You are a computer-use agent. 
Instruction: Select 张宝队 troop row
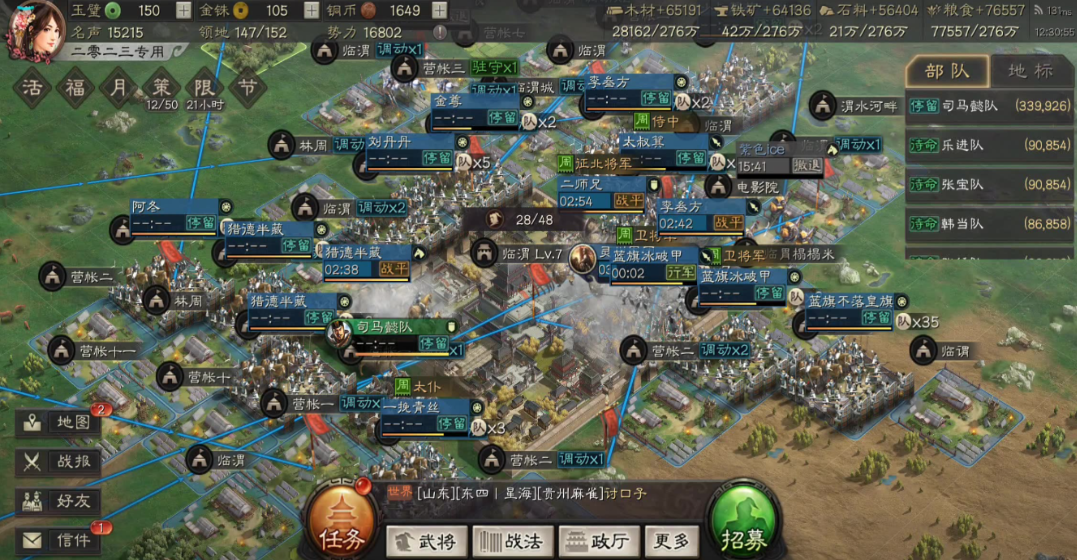[x=990, y=185]
